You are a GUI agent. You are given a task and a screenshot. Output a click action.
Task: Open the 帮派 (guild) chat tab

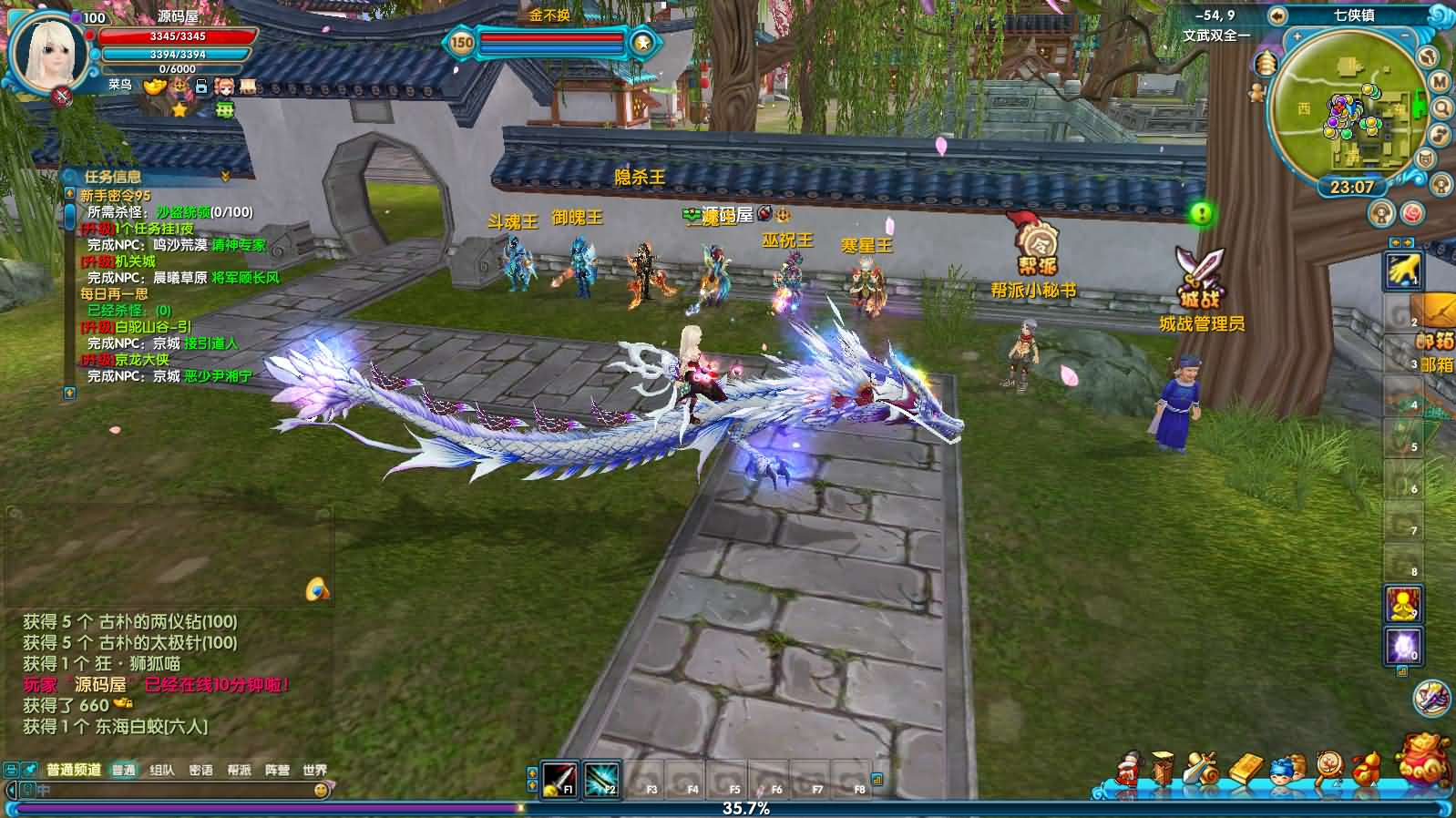click(x=239, y=770)
